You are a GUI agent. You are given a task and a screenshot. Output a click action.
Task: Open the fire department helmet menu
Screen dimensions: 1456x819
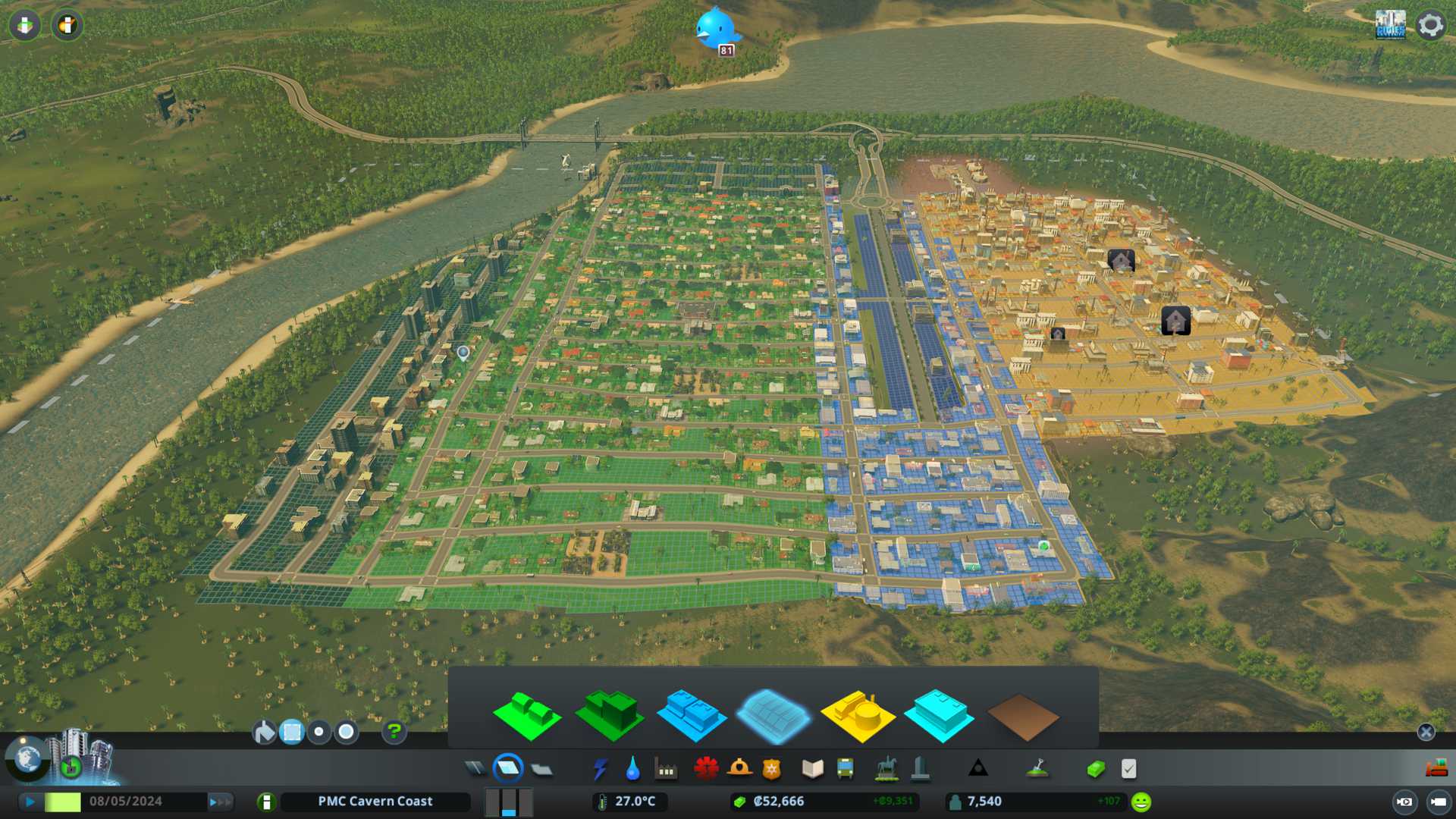[739, 769]
